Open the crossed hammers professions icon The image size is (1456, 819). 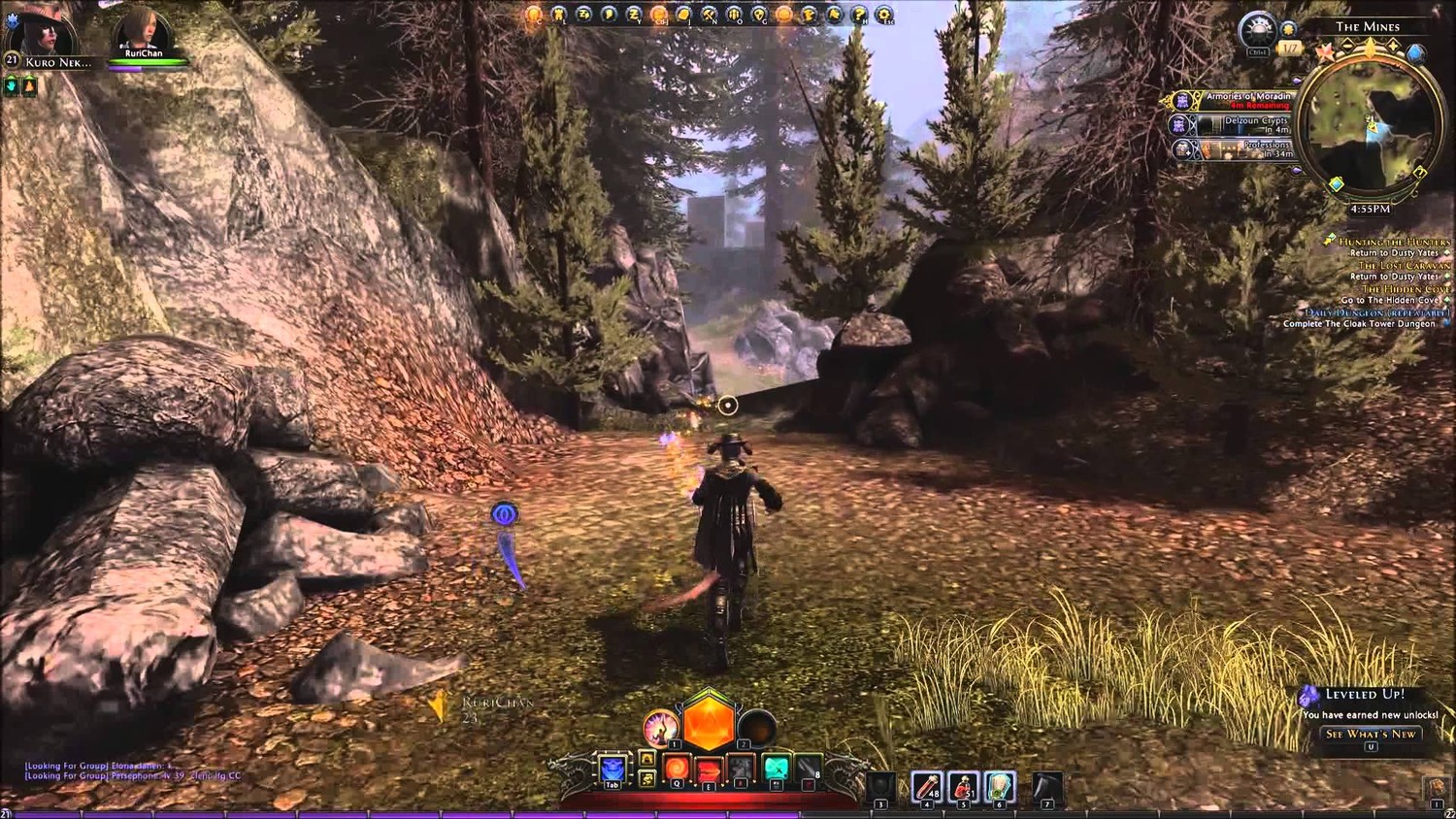point(710,15)
